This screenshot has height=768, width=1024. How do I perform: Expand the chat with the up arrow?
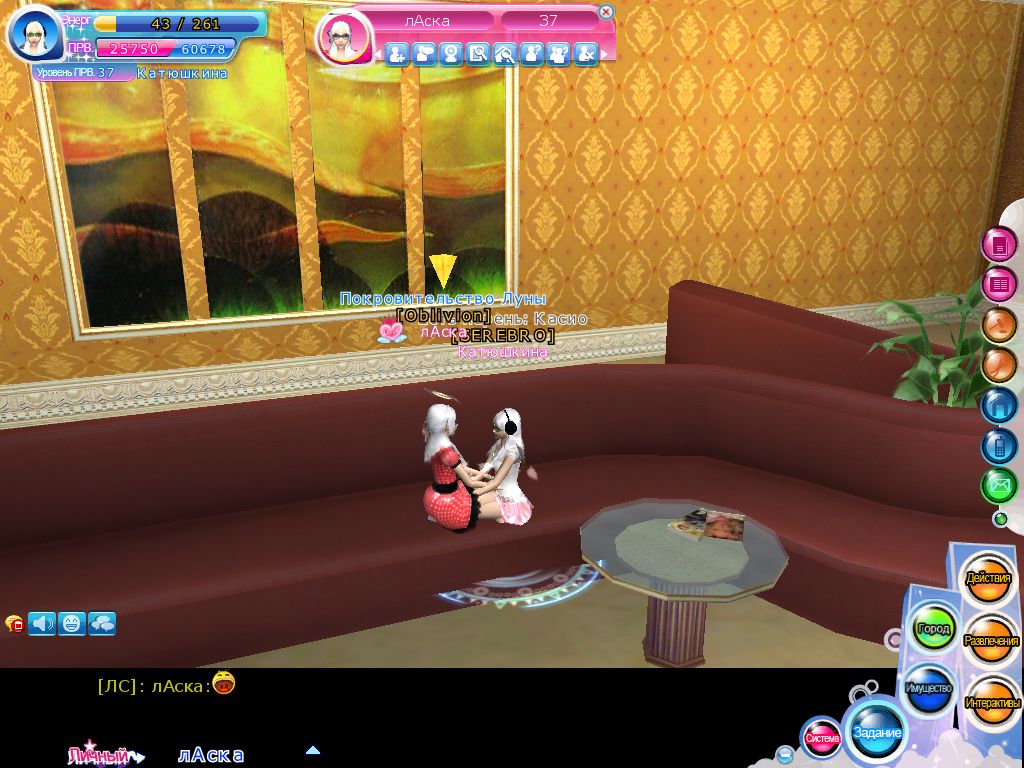click(313, 750)
